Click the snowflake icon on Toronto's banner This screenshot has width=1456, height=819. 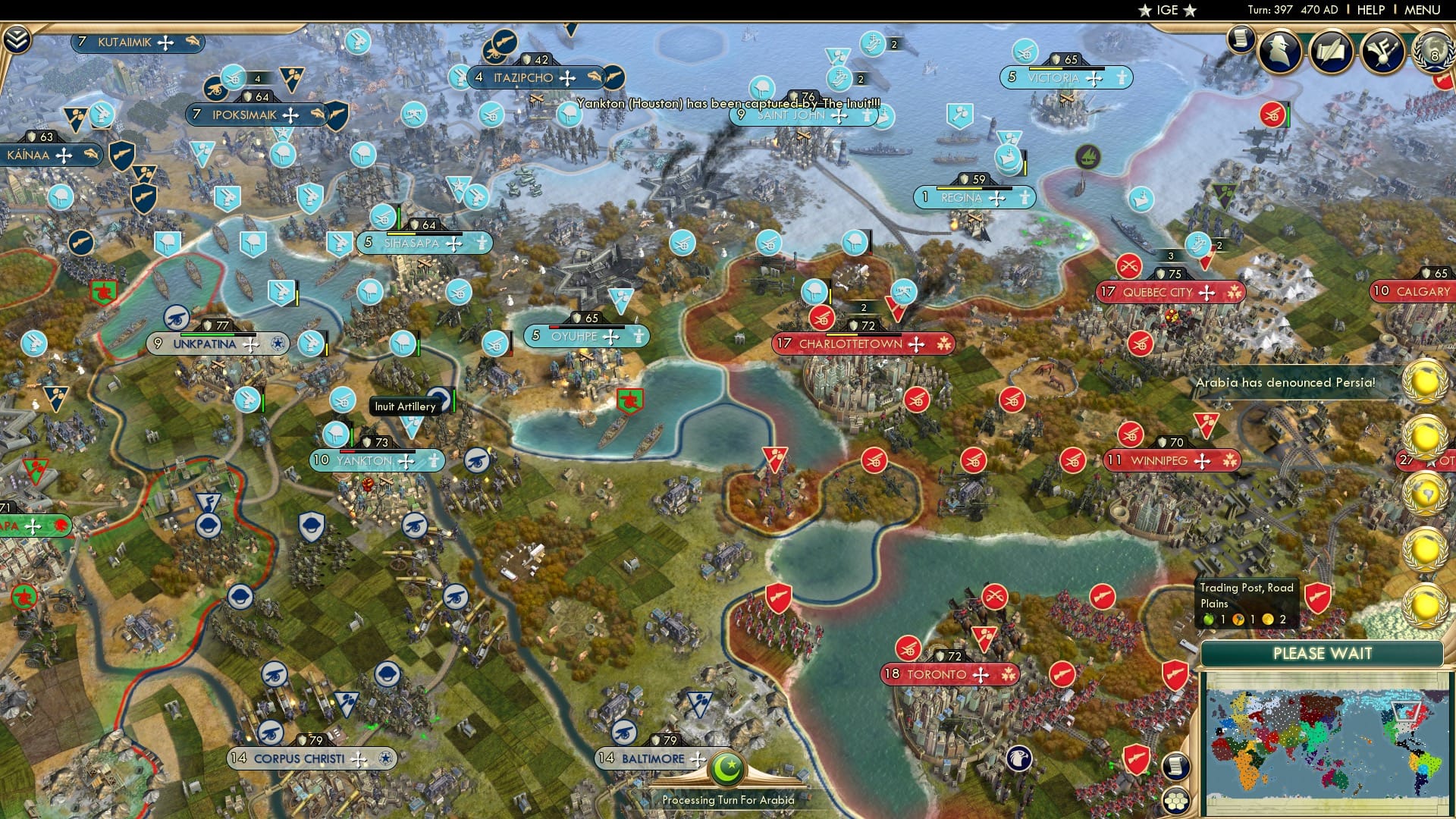[1009, 674]
